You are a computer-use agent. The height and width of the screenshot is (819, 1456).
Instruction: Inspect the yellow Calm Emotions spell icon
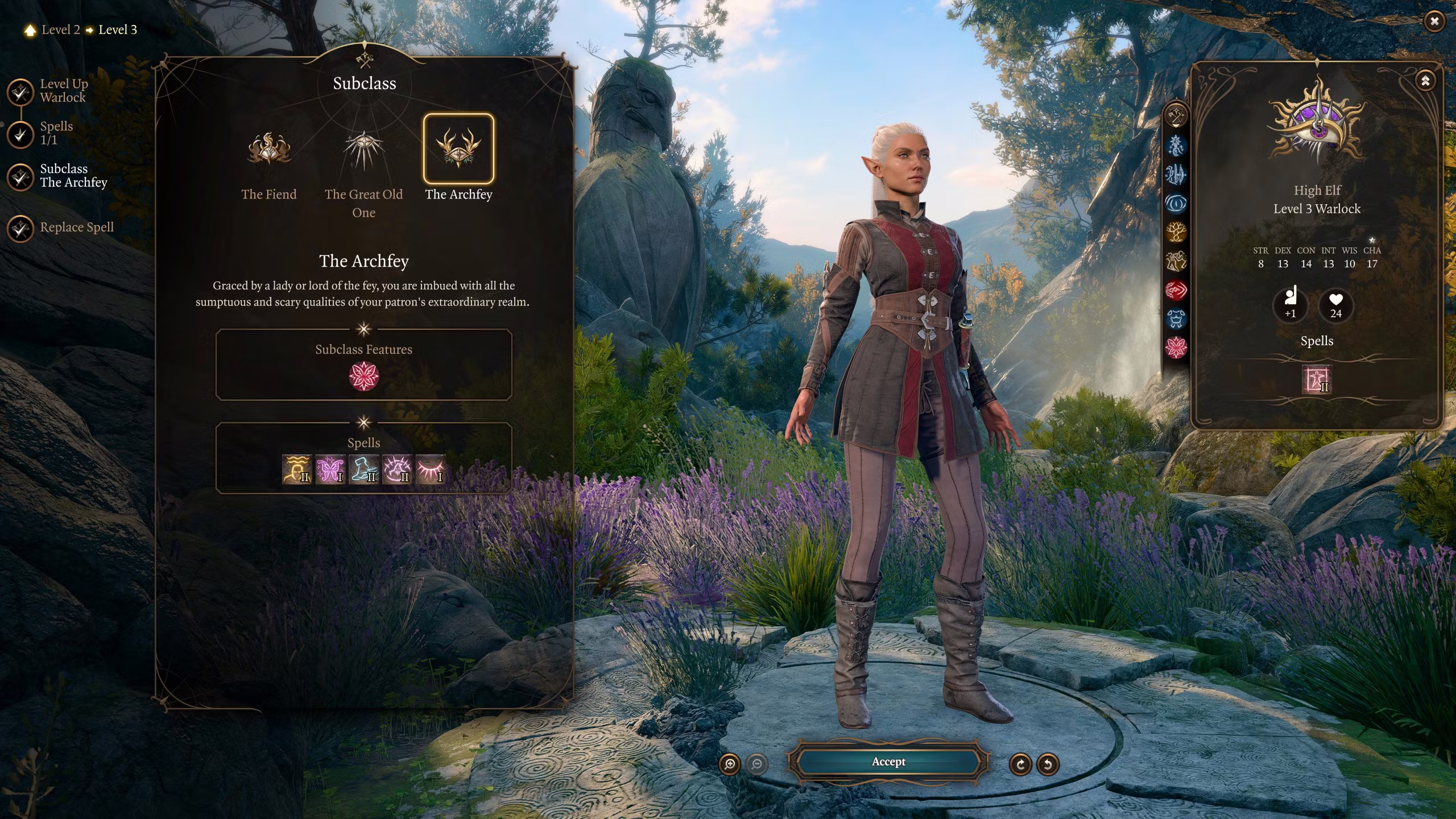296,470
